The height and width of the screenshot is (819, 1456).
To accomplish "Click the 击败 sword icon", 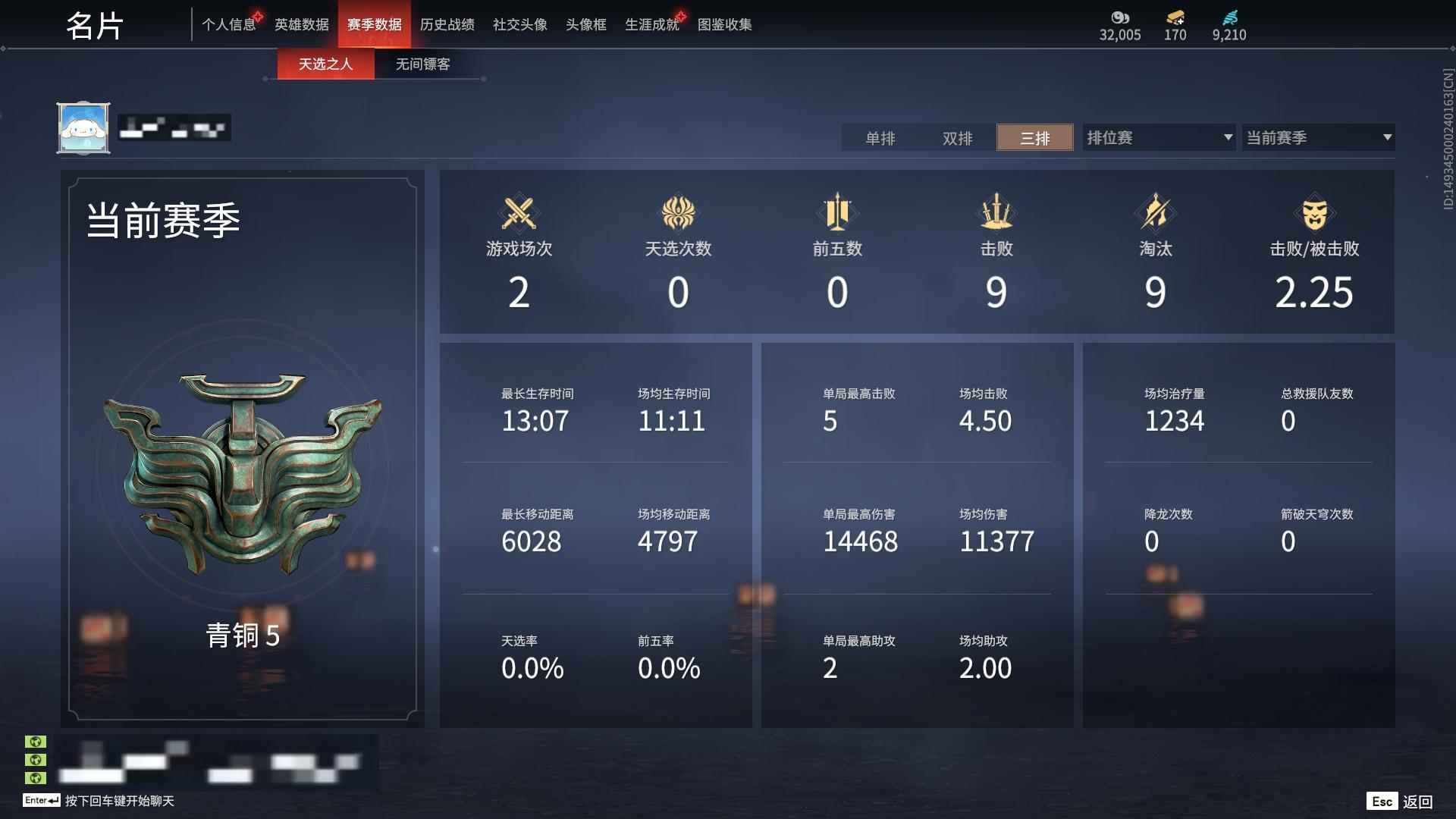I will point(996,213).
